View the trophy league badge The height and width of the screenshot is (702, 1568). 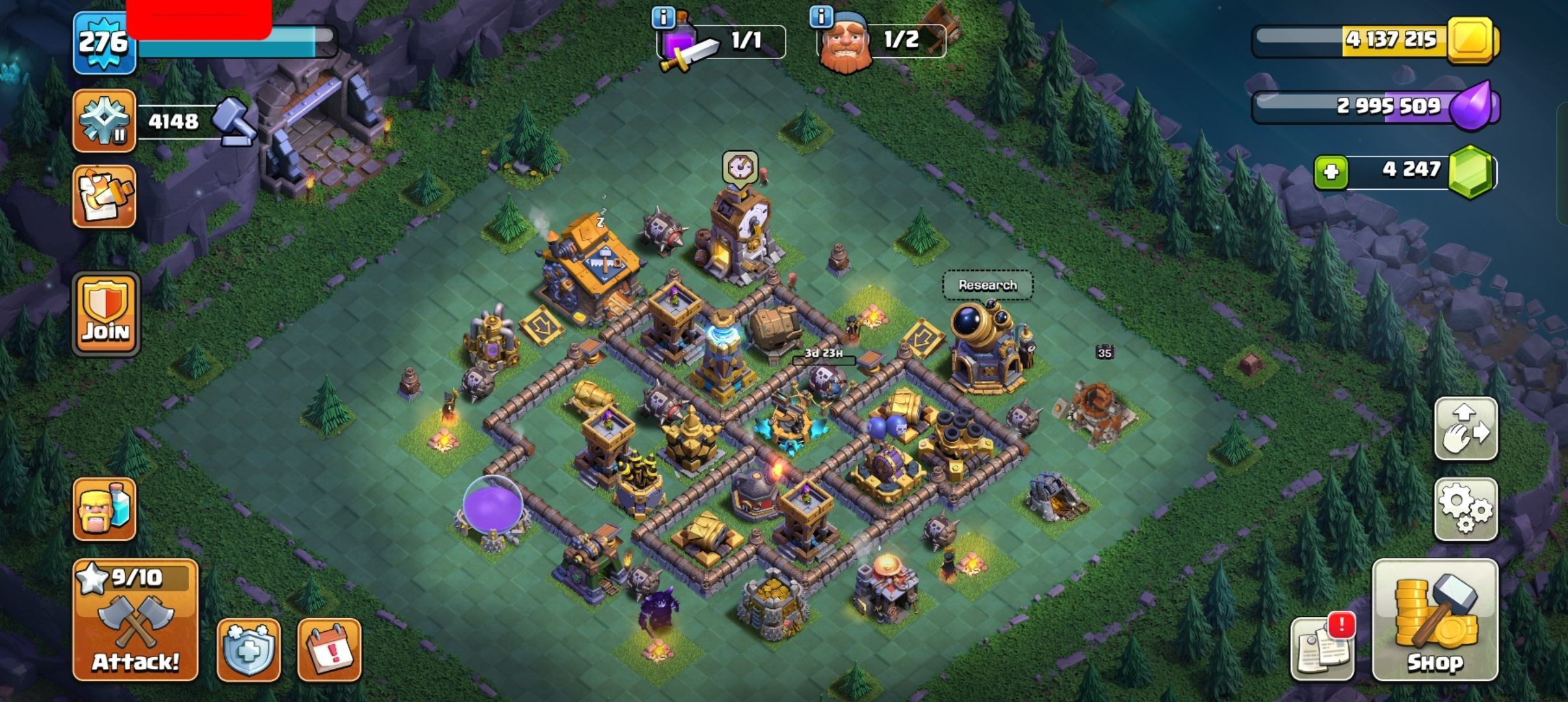(x=104, y=121)
